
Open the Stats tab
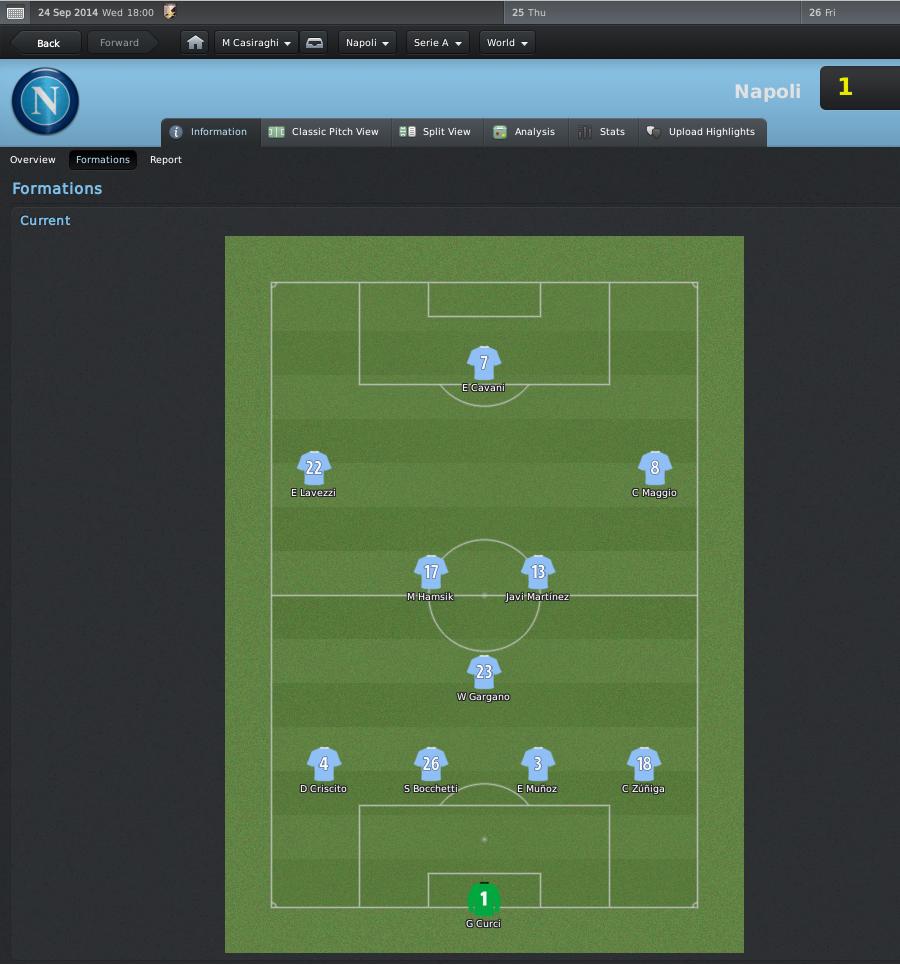[x=601, y=132]
